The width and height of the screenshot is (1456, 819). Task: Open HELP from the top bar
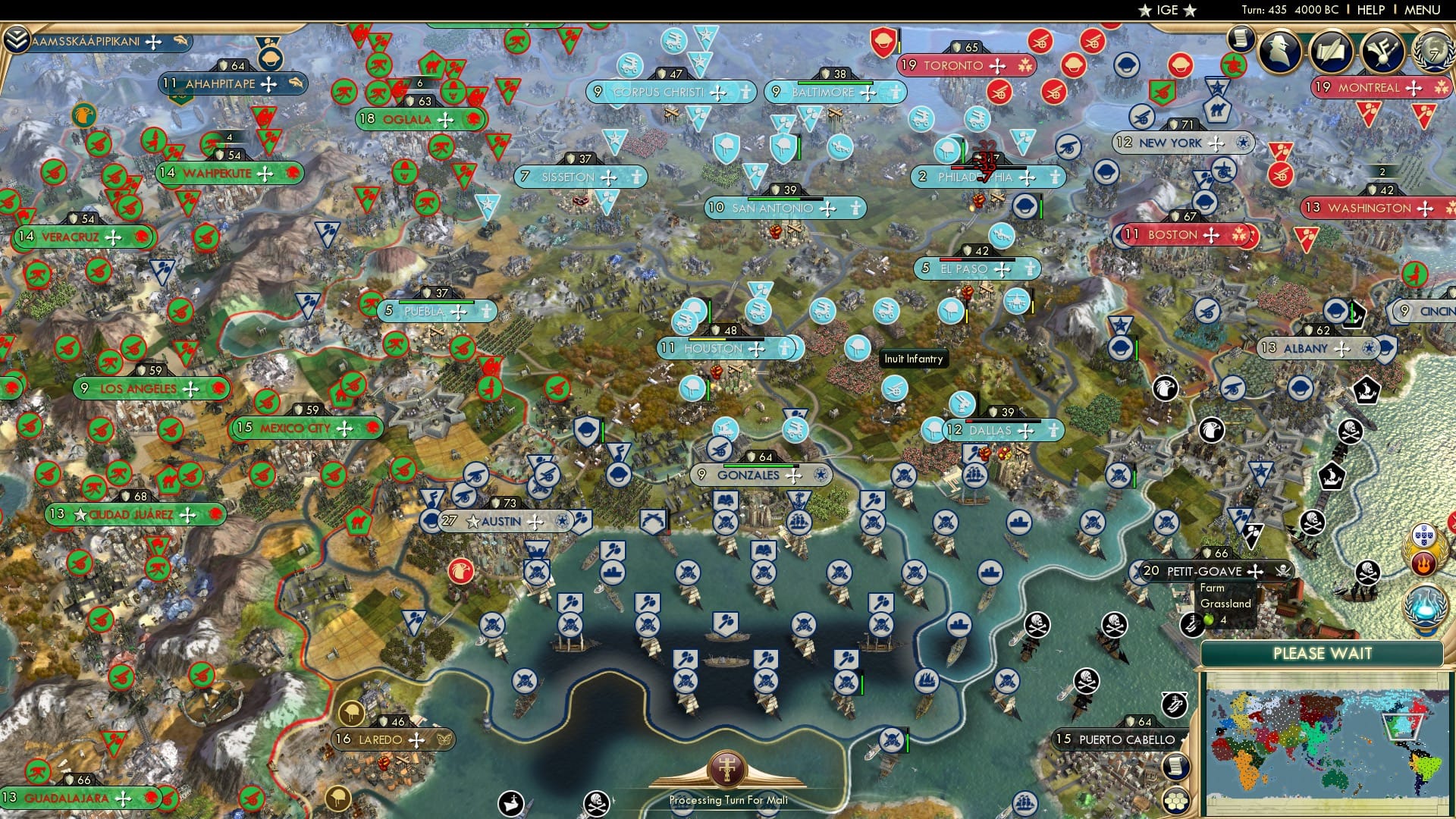[x=1370, y=11]
